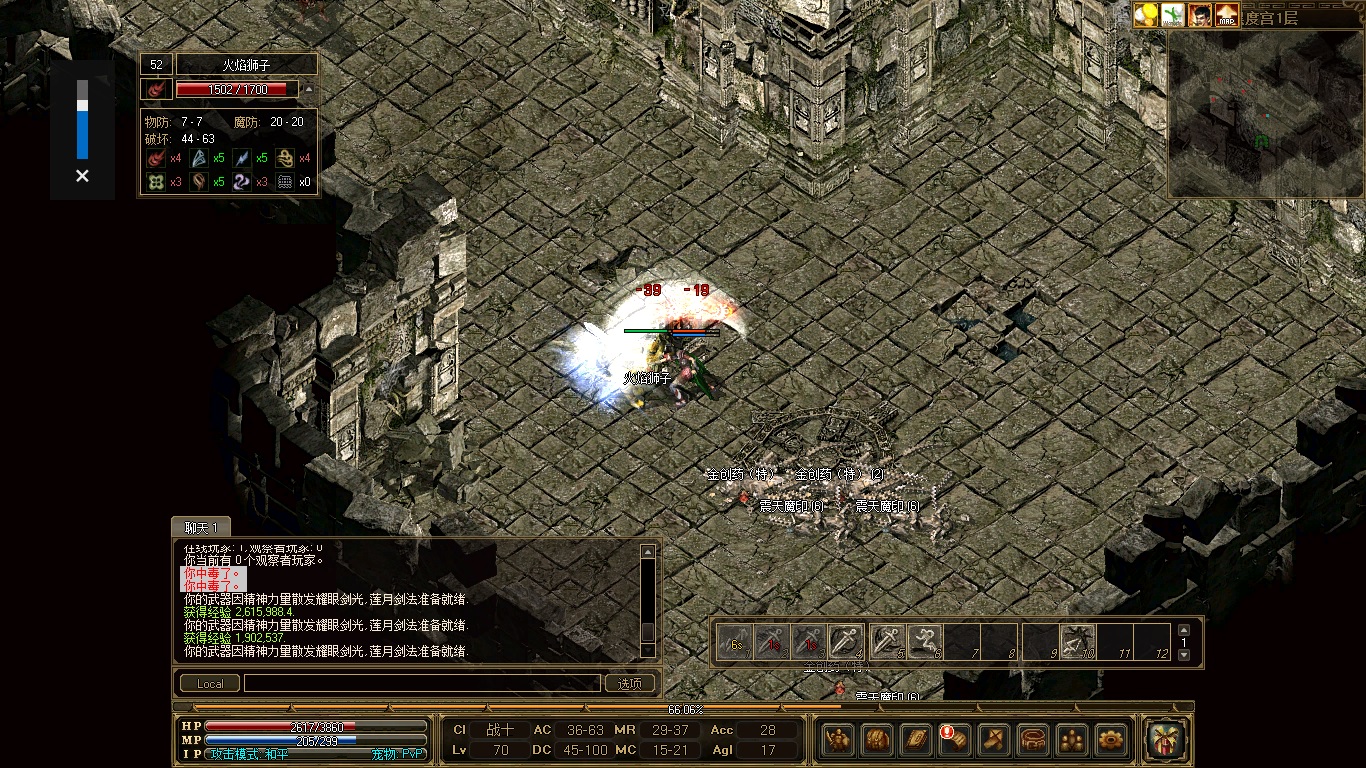Open the gift box shop icon
Viewport: 1366px width, 768px height.
pyautogui.click(x=1166, y=739)
